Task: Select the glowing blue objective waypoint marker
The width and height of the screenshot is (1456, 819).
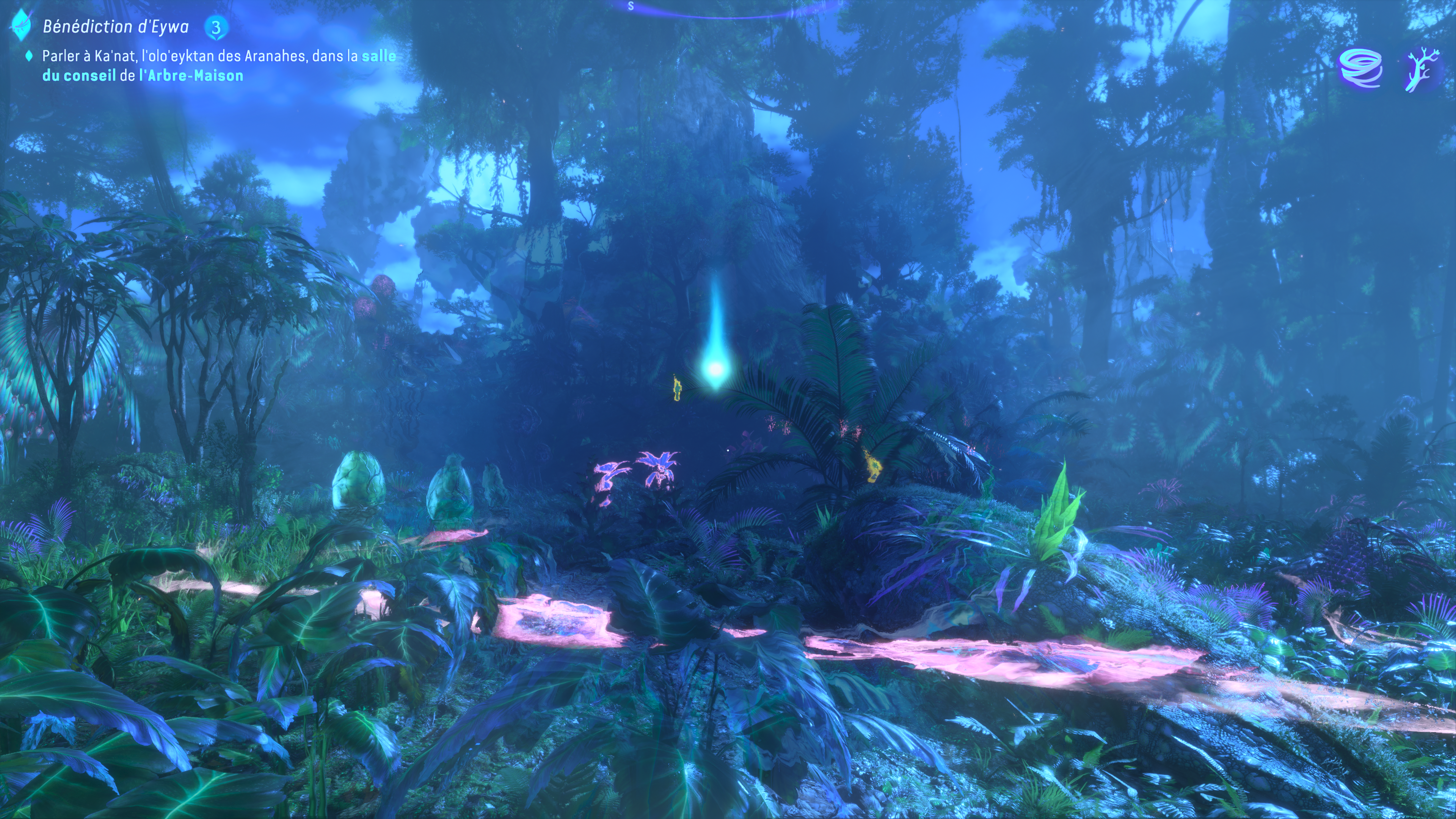Action: click(715, 369)
